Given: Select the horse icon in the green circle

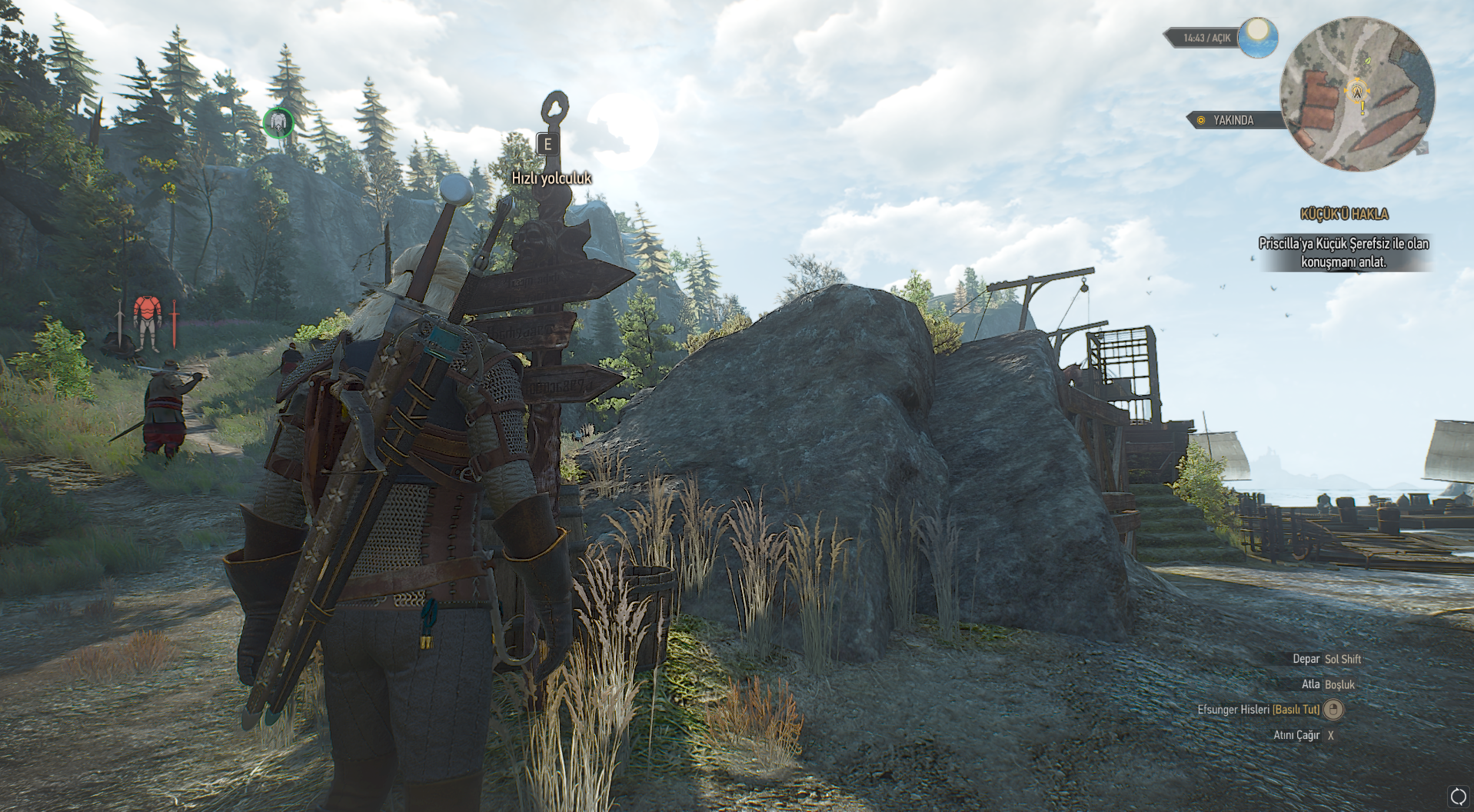Looking at the screenshot, I should (278, 122).
